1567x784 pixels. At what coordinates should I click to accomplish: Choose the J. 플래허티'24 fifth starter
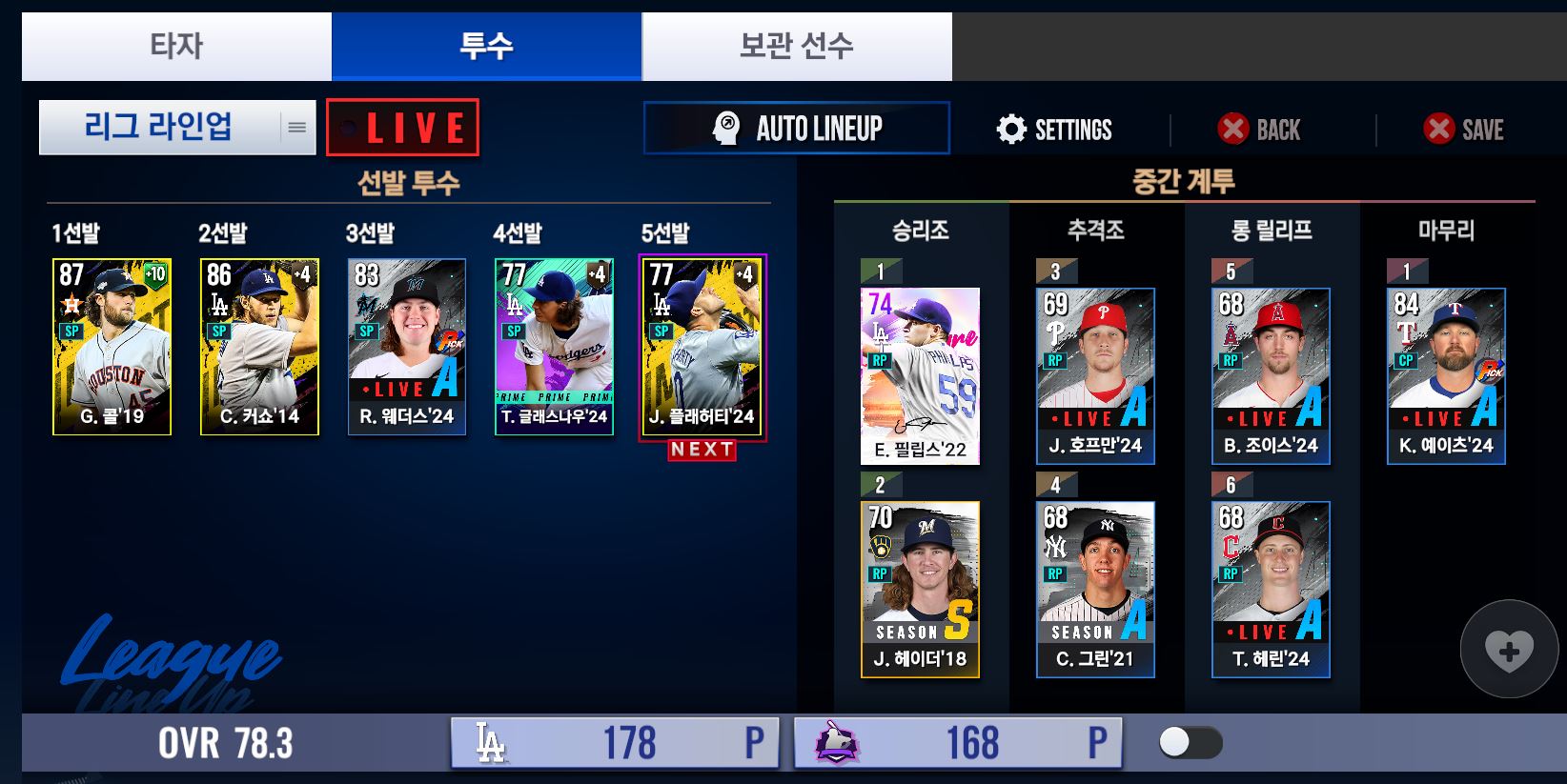click(702, 347)
